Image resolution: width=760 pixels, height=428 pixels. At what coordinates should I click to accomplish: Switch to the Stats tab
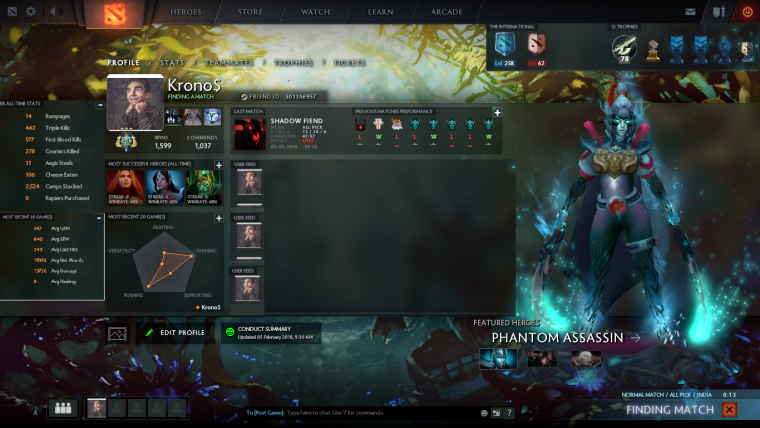[172, 63]
